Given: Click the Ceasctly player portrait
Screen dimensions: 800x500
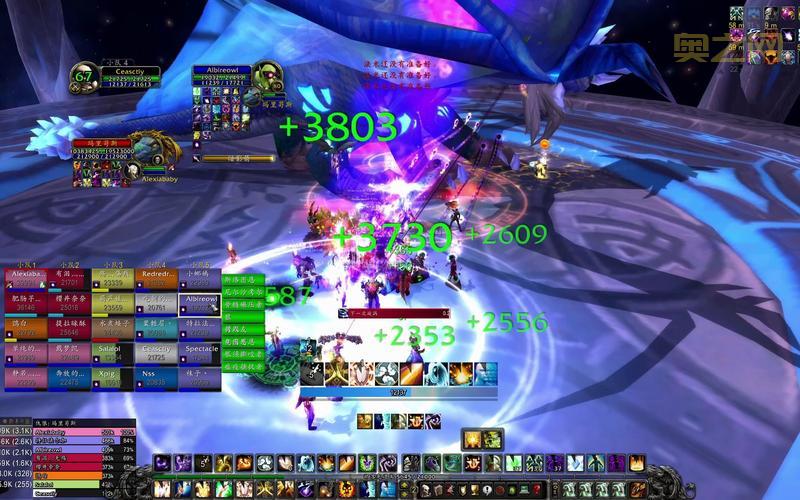Looking at the screenshot, I should (x=84, y=79).
